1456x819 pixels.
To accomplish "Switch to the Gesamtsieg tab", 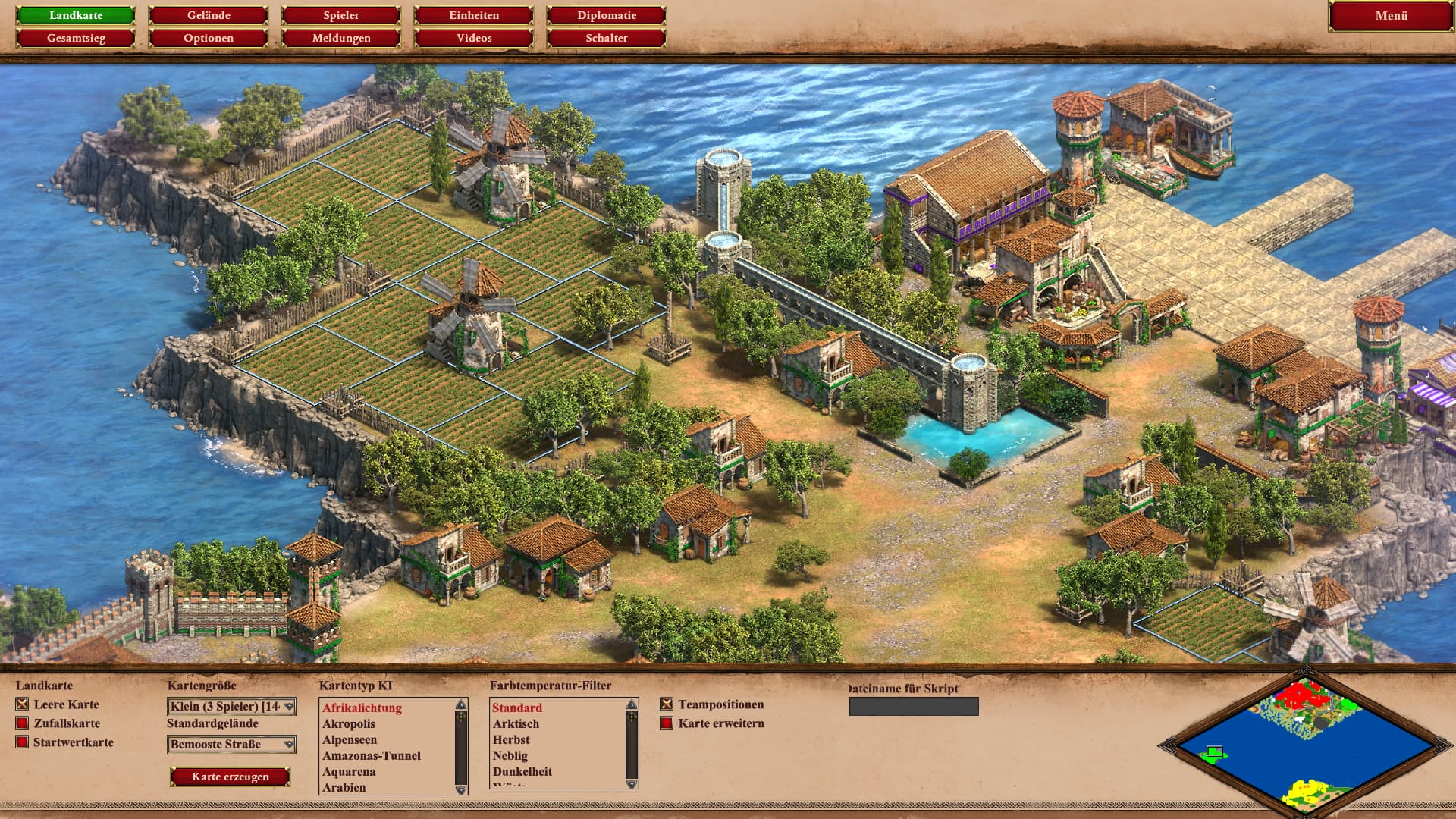I will pyautogui.click(x=76, y=38).
